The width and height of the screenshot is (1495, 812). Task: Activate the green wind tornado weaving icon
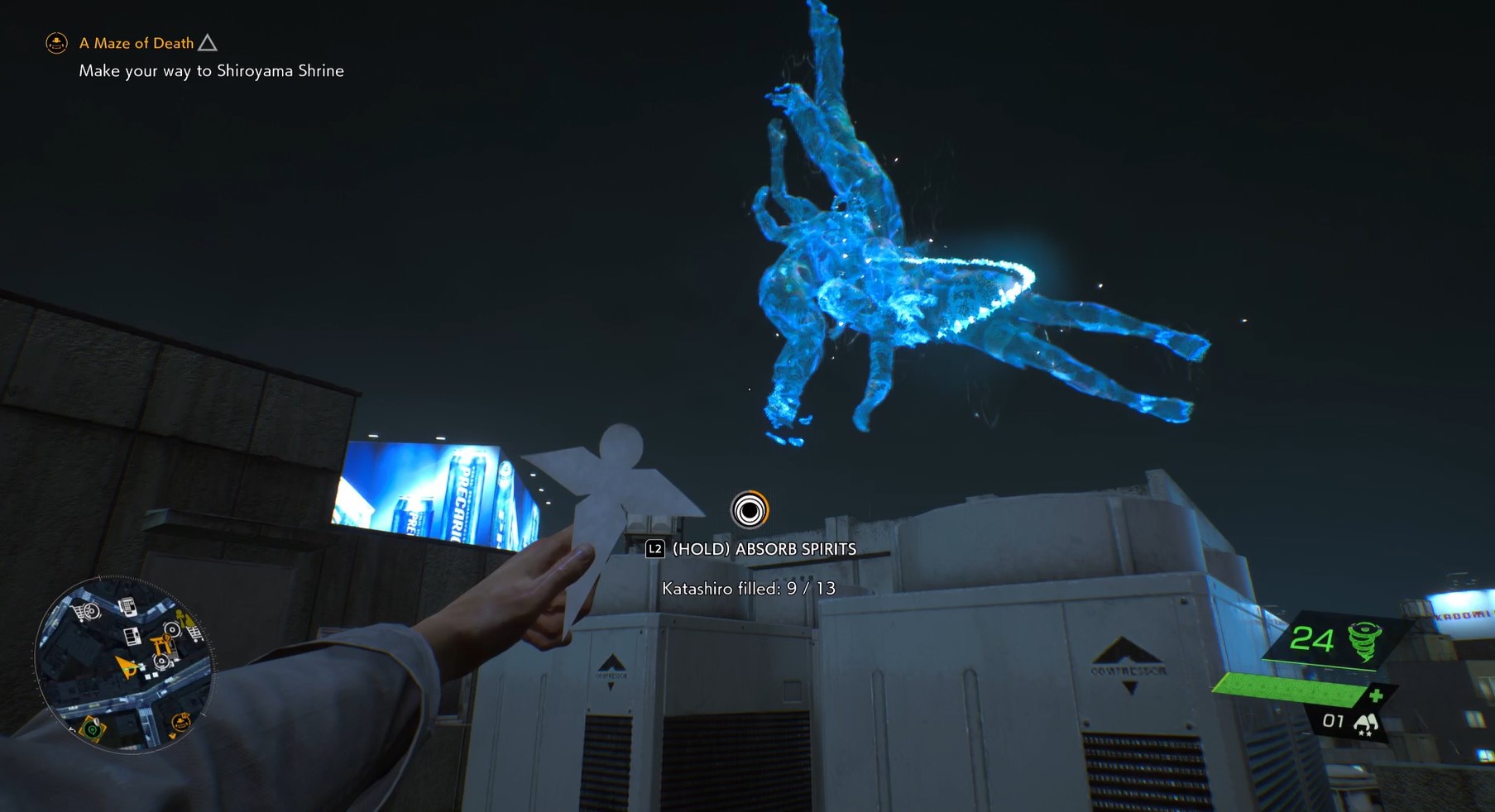tap(1363, 641)
